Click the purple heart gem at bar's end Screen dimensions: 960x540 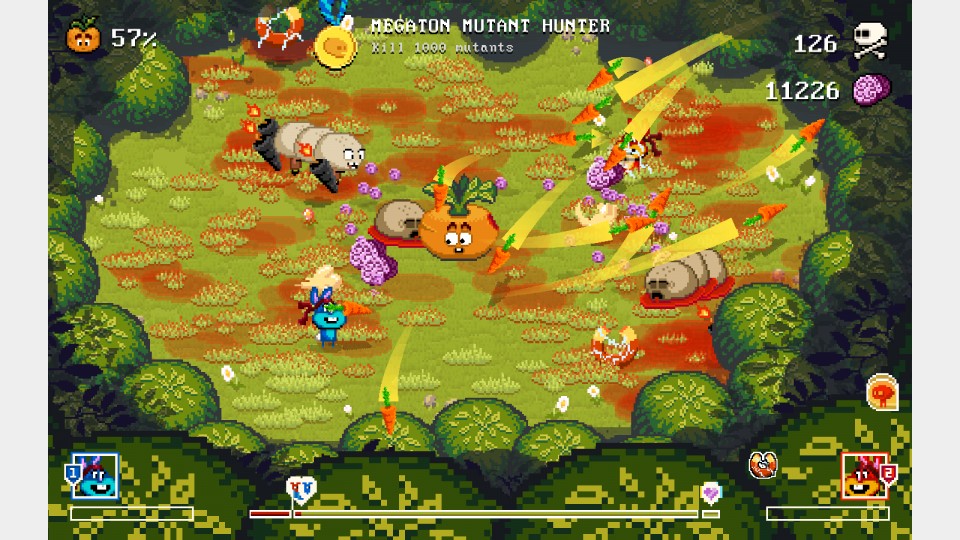click(710, 491)
